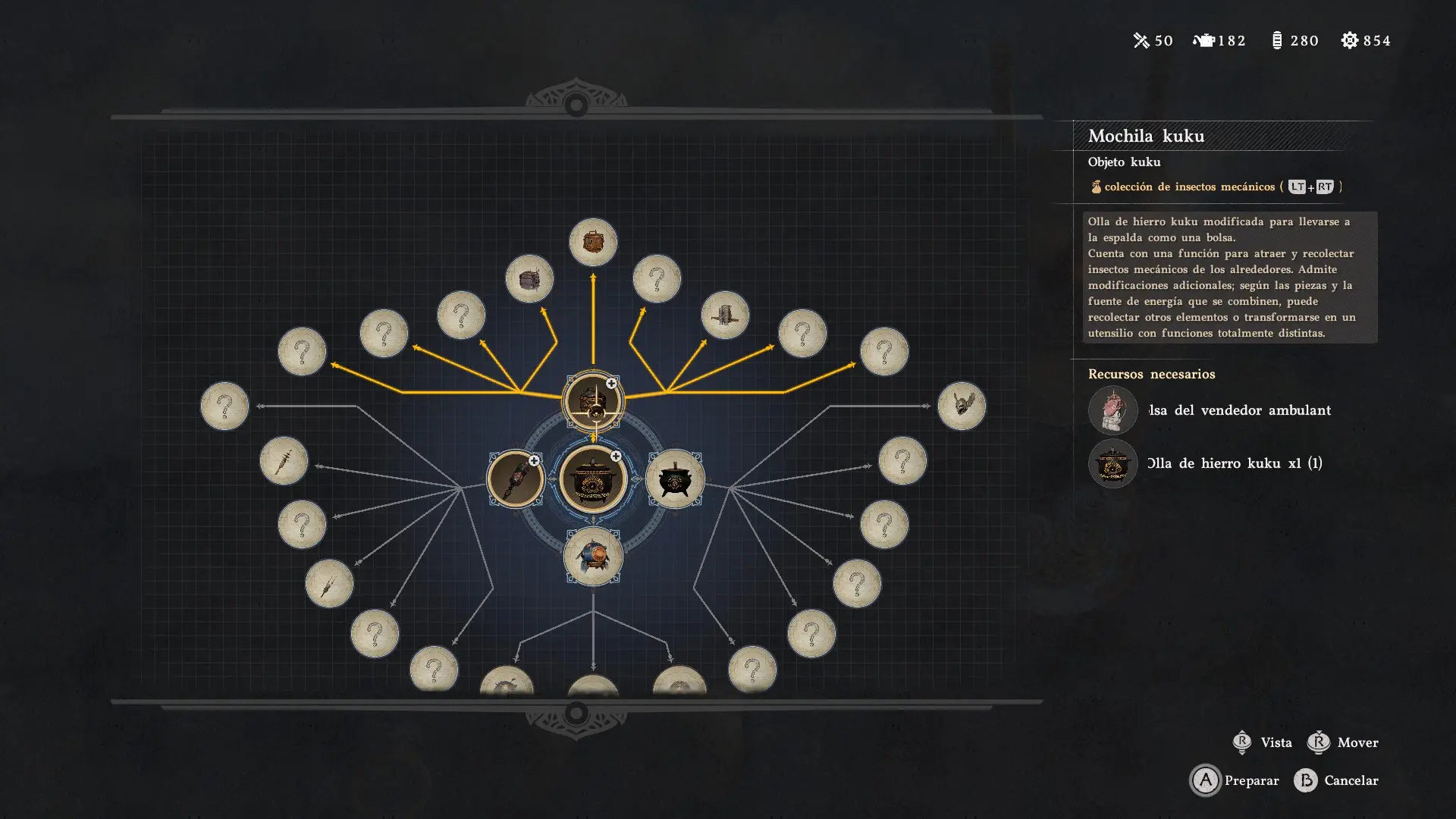
Task: Inspect the Olla de hierro kuku resource
Action: point(1112,463)
